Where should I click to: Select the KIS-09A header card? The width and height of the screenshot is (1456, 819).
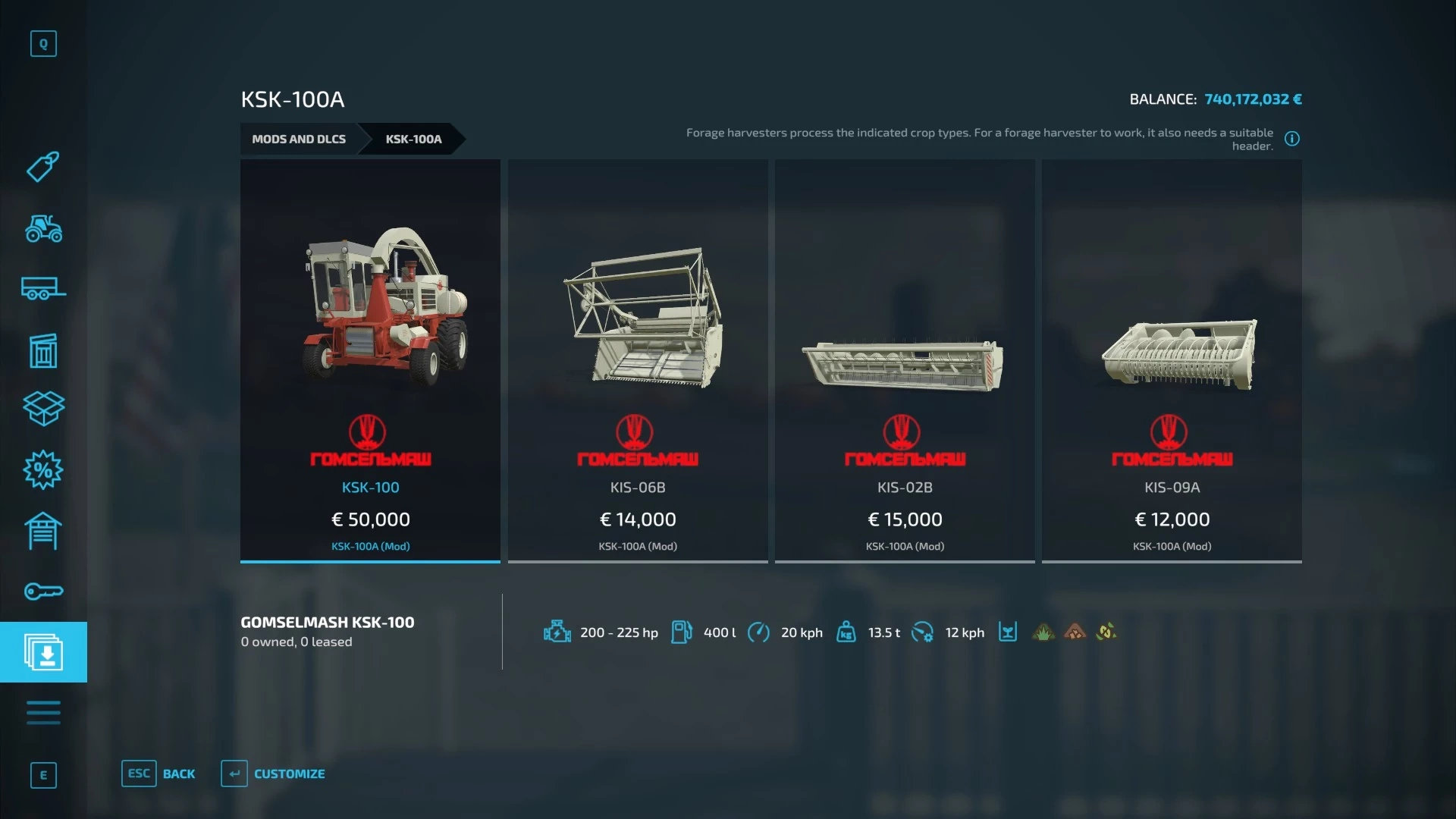click(x=1172, y=360)
